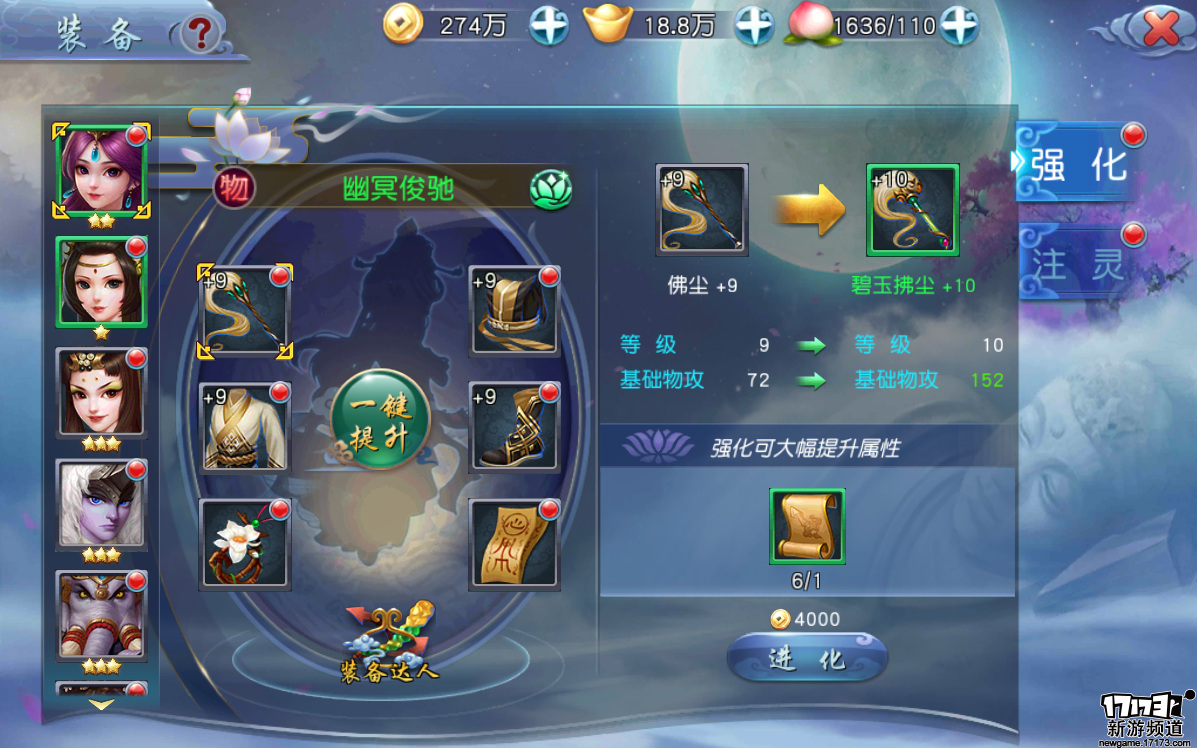This screenshot has height=748, width=1197.
Task: Add more copper coins
Action: [549, 26]
